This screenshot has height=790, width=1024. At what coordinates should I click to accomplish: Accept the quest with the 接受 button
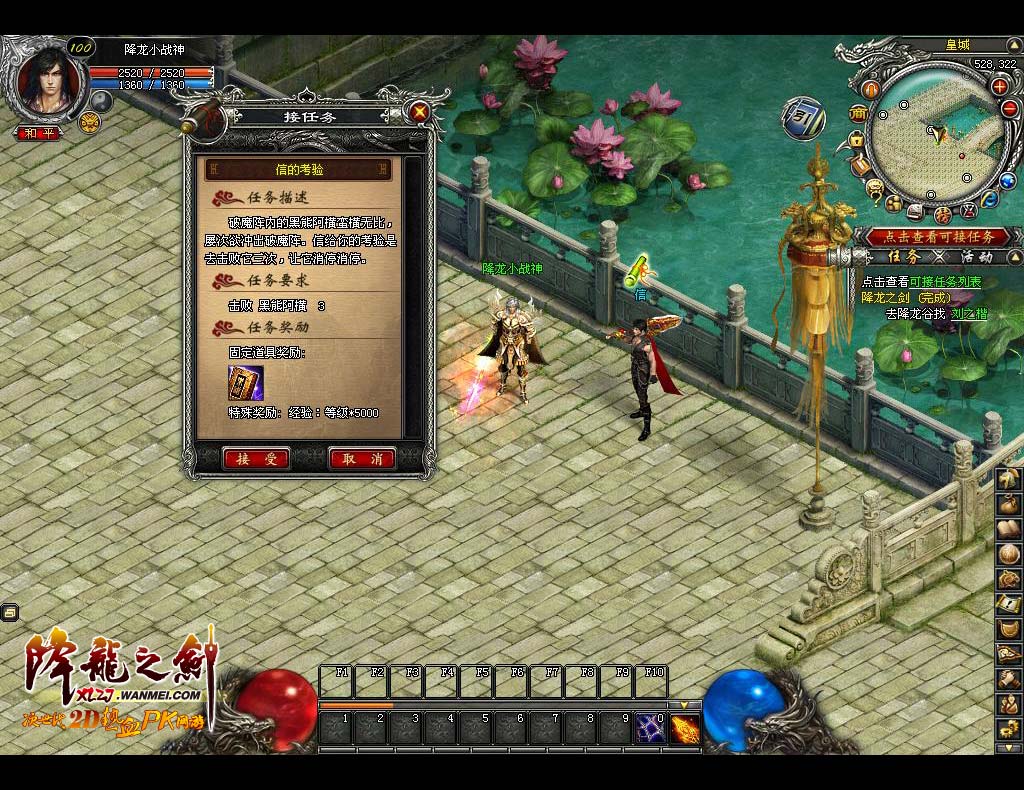tap(256, 459)
